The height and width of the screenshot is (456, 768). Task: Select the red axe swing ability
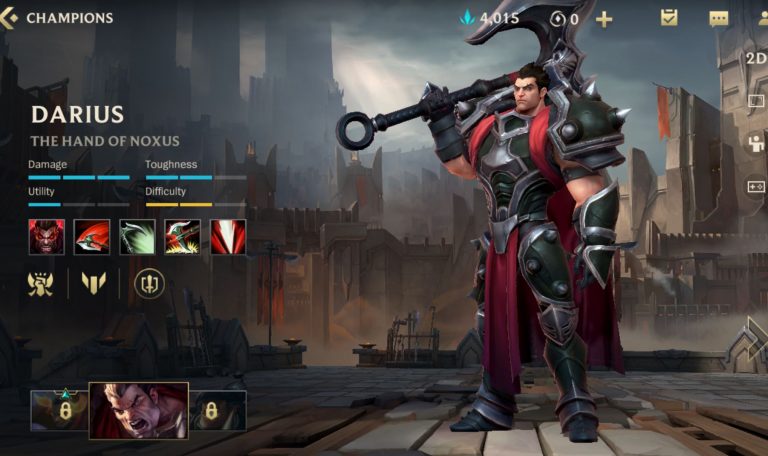[x=92, y=237]
